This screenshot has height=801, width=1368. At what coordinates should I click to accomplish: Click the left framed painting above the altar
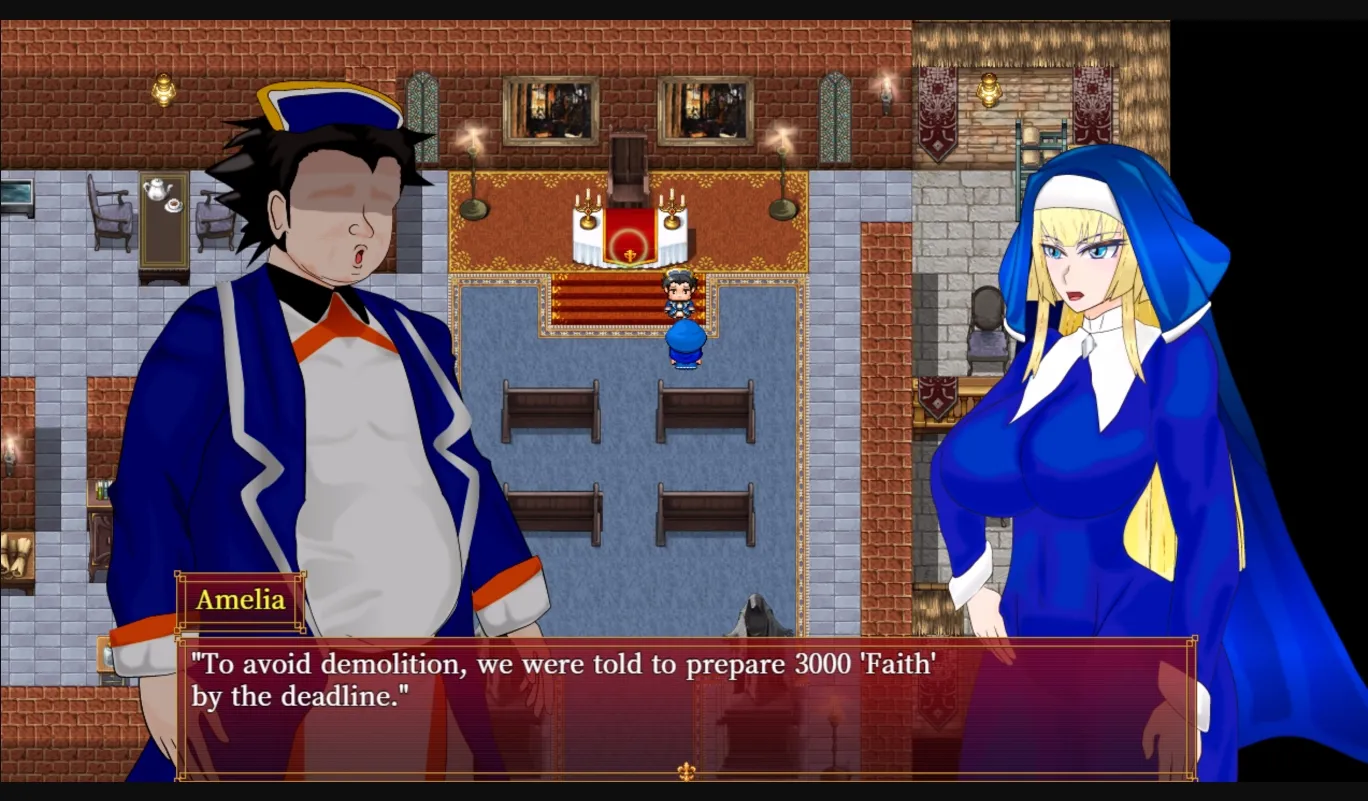(x=551, y=108)
